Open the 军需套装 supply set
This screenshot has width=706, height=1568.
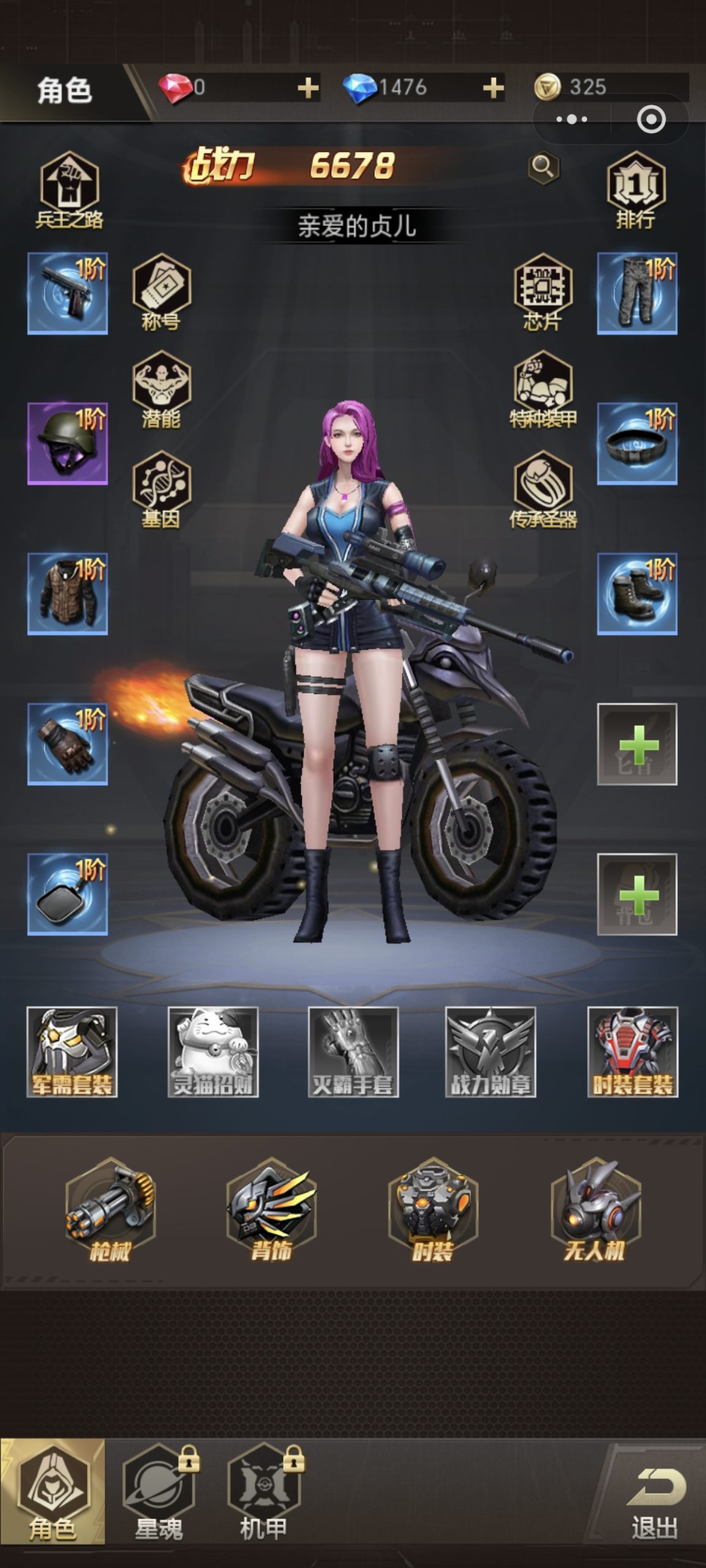(72, 1052)
